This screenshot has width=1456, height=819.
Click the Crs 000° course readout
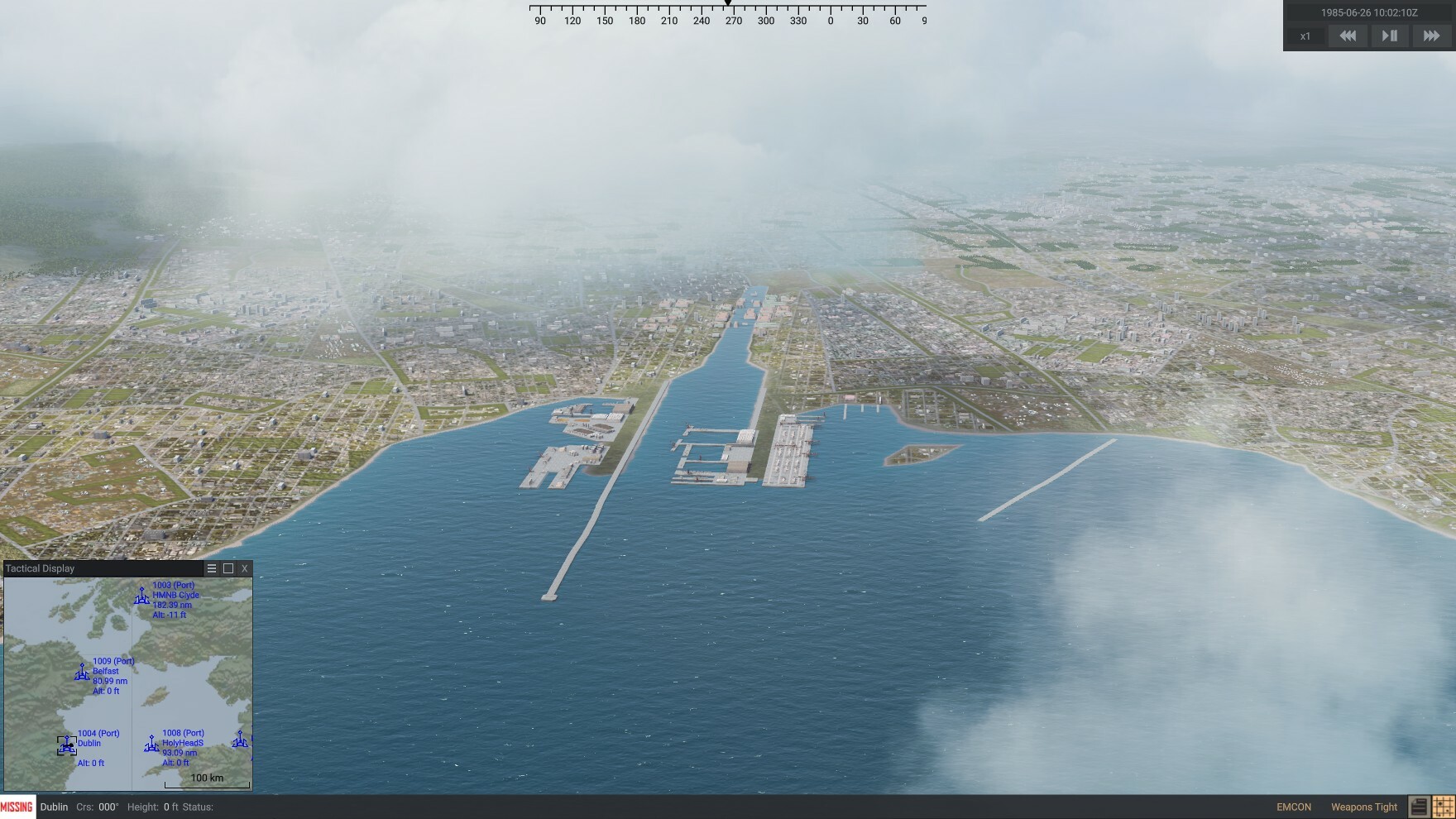coord(97,807)
